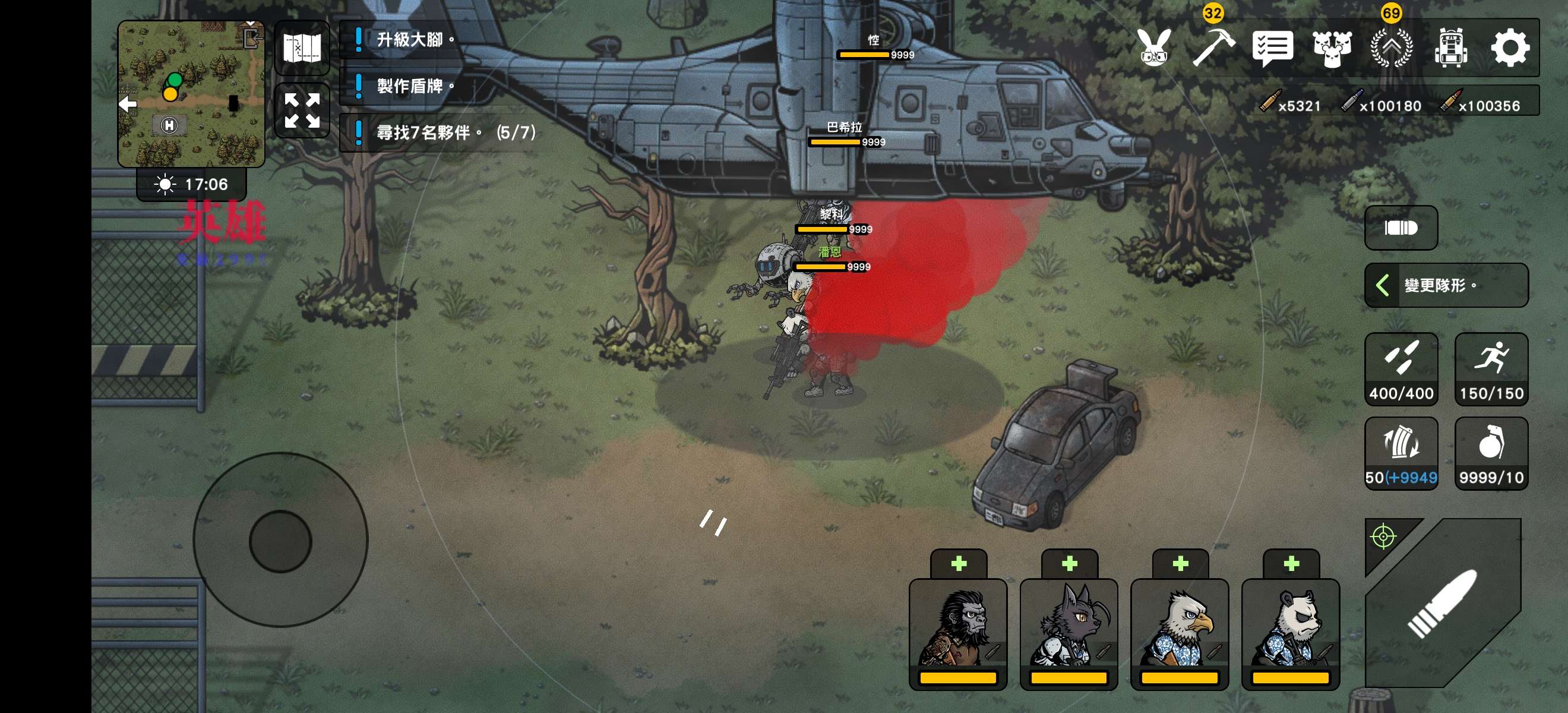1568x713 pixels.
Task: Open the crafting hammer menu
Action: click(x=1212, y=48)
